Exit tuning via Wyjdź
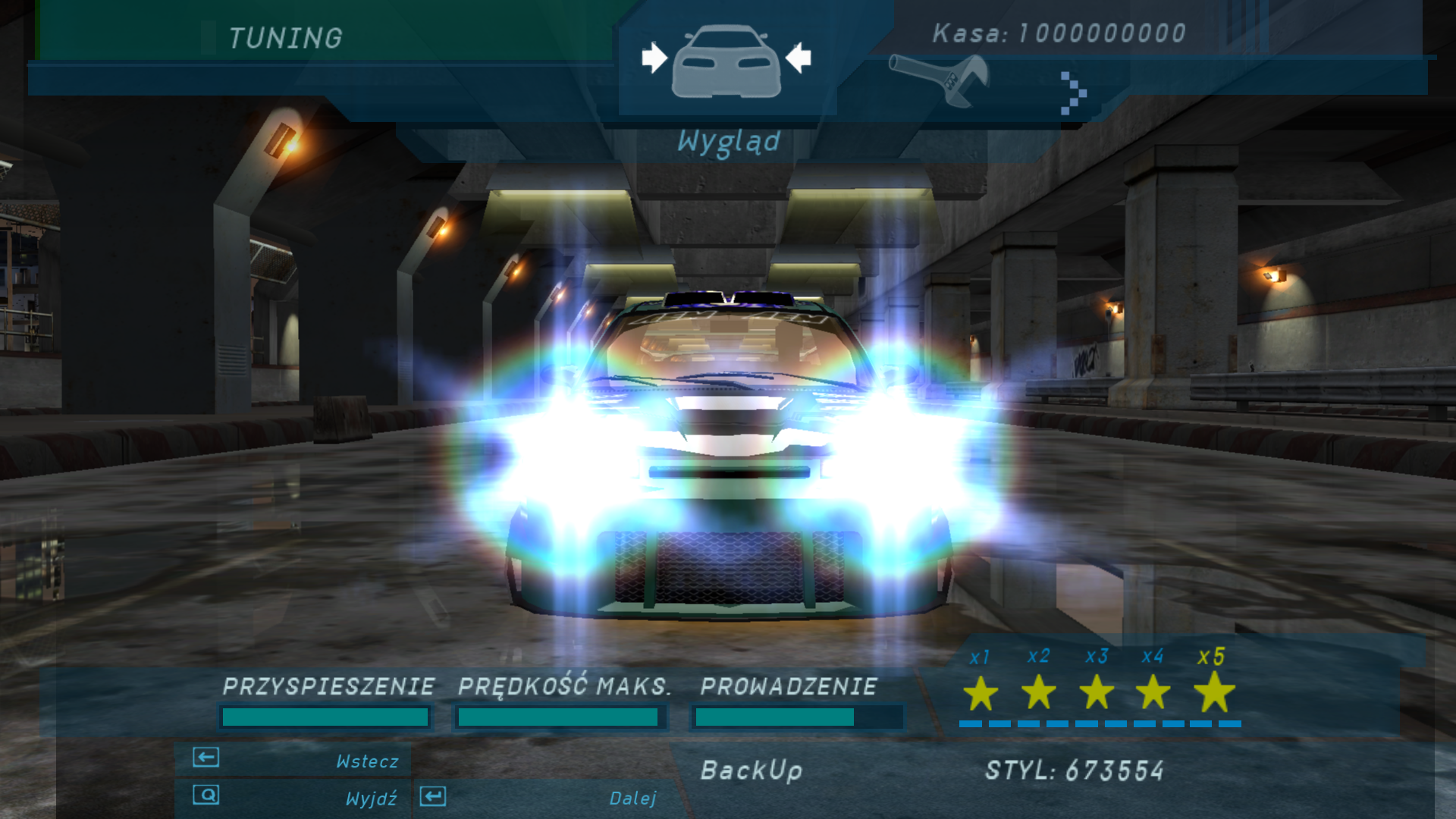Screen dimensions: 1456x819 pos(294,798)
